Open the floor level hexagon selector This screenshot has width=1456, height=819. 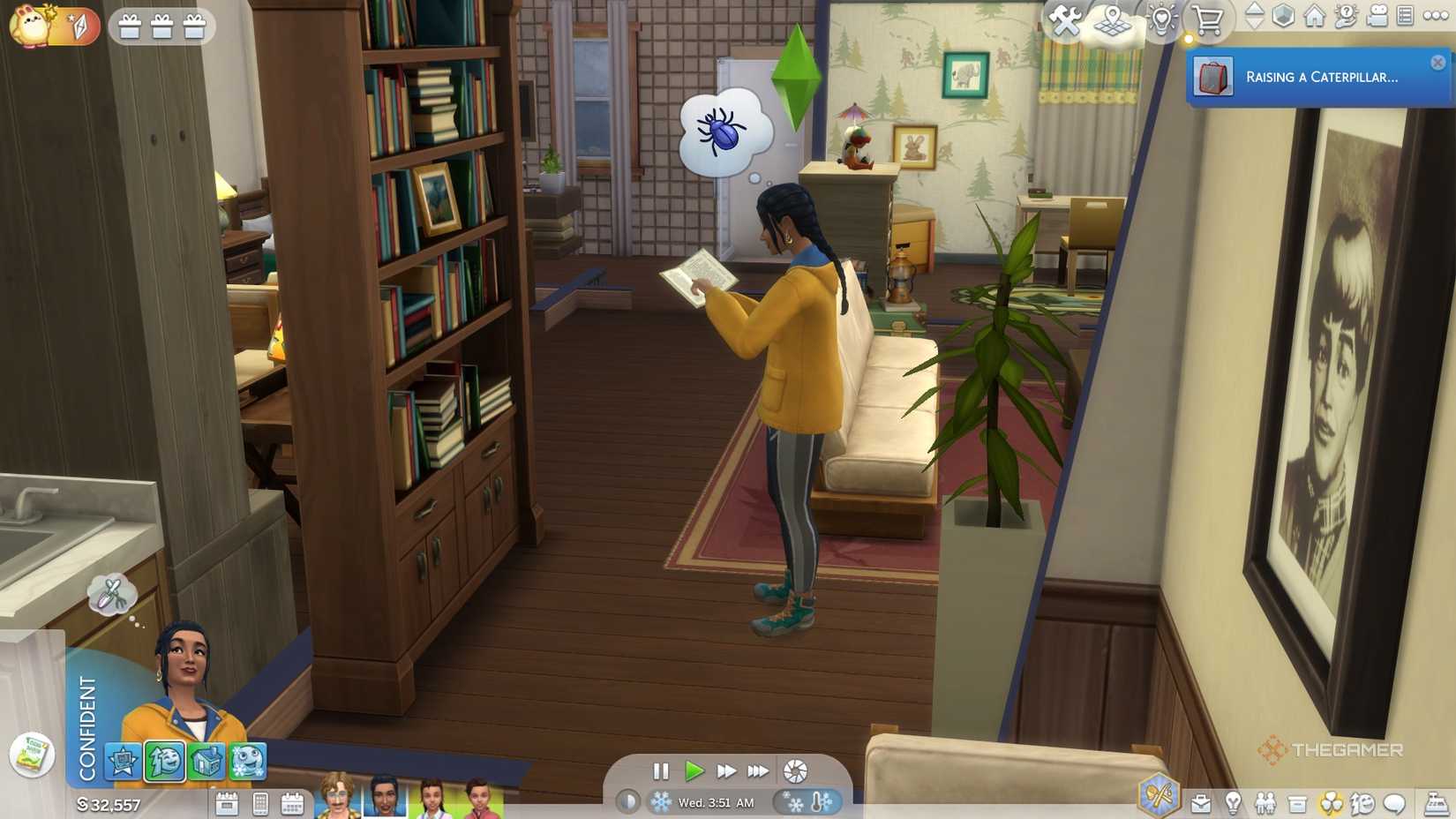[1283, 16]
